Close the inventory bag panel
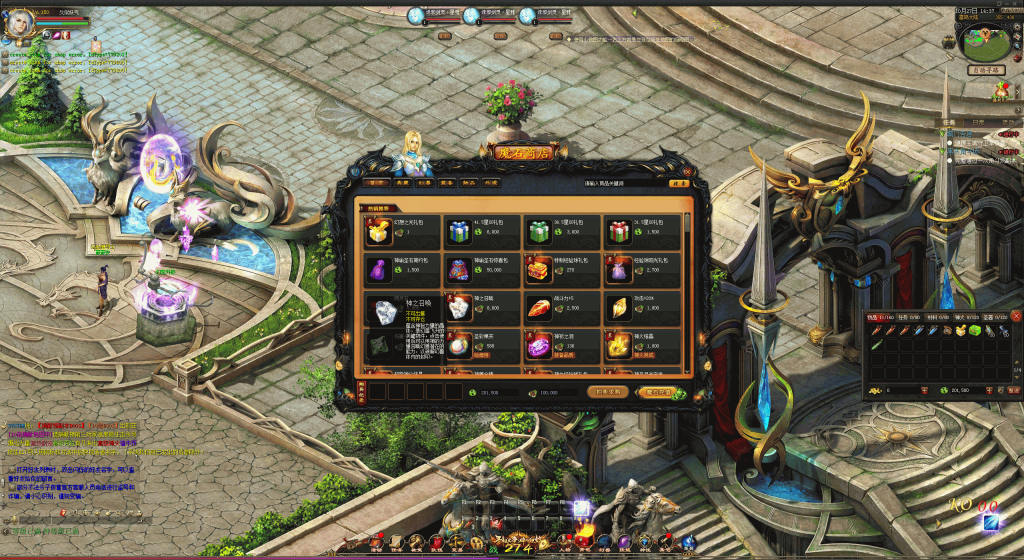1024x560 pixels. pyautogui.click(x=1016, y=317)
